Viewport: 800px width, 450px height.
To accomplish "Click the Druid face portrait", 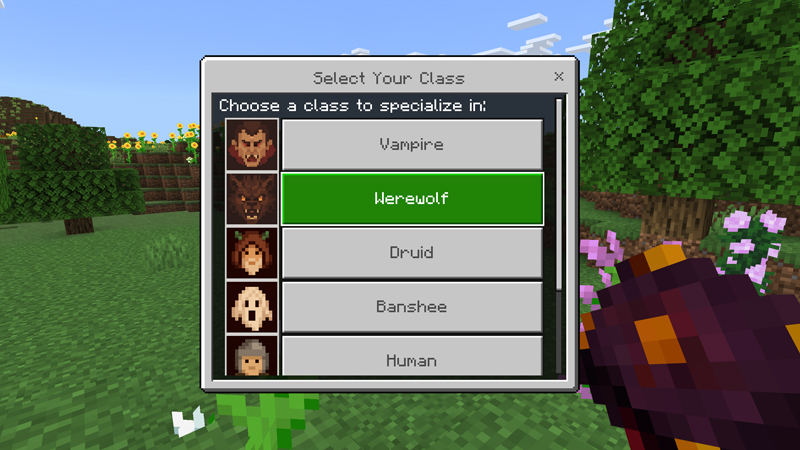I will coord(252,253).
